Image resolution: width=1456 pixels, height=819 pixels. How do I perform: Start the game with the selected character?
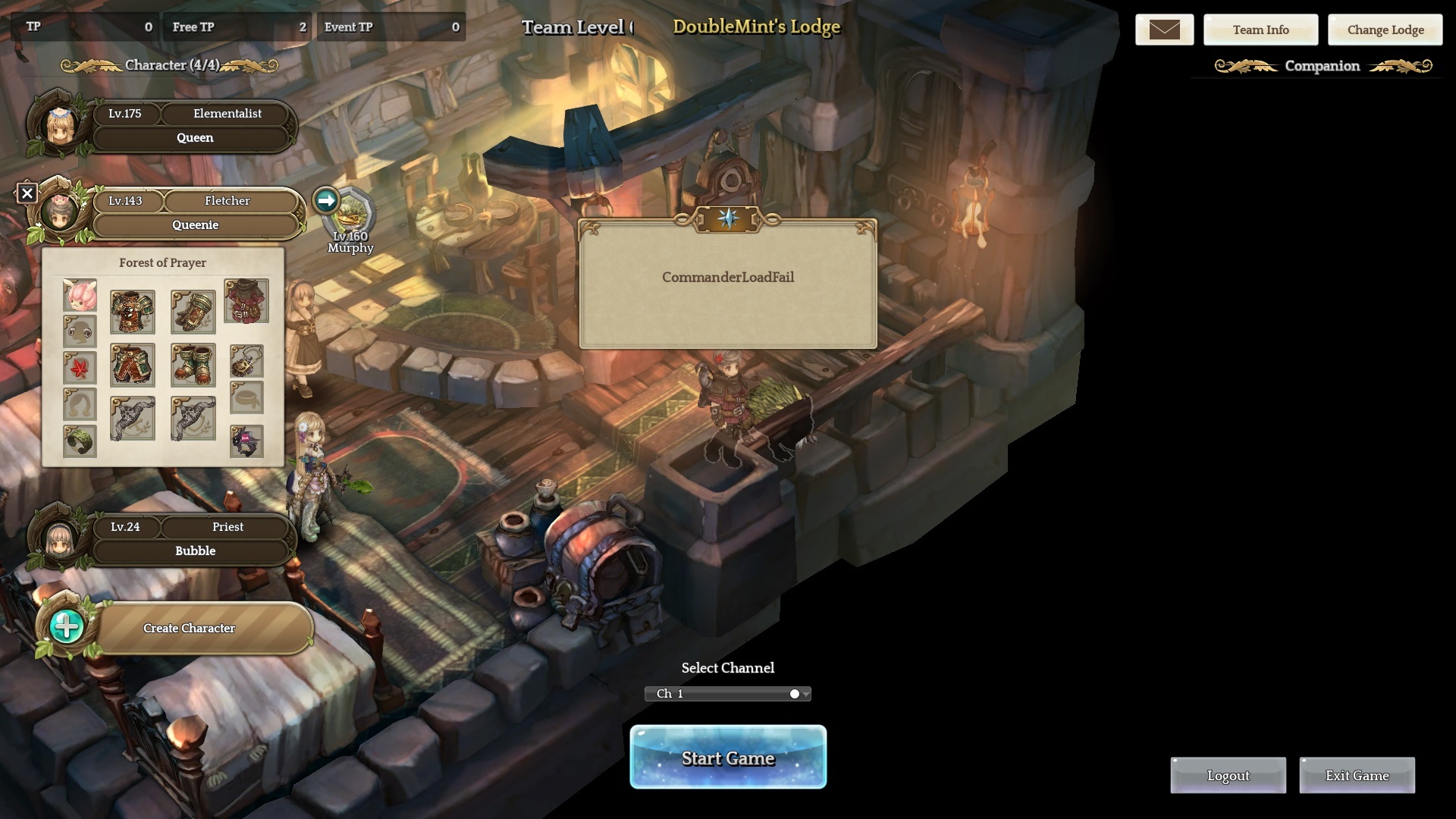pyautogui.click(x=727, y=757)
